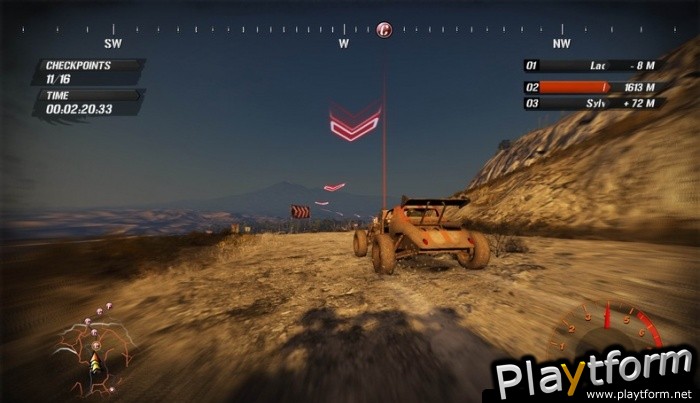Viewport: 700px width, 403px height.
Task: Click the track minimap
Action: [x=93, y=348]
